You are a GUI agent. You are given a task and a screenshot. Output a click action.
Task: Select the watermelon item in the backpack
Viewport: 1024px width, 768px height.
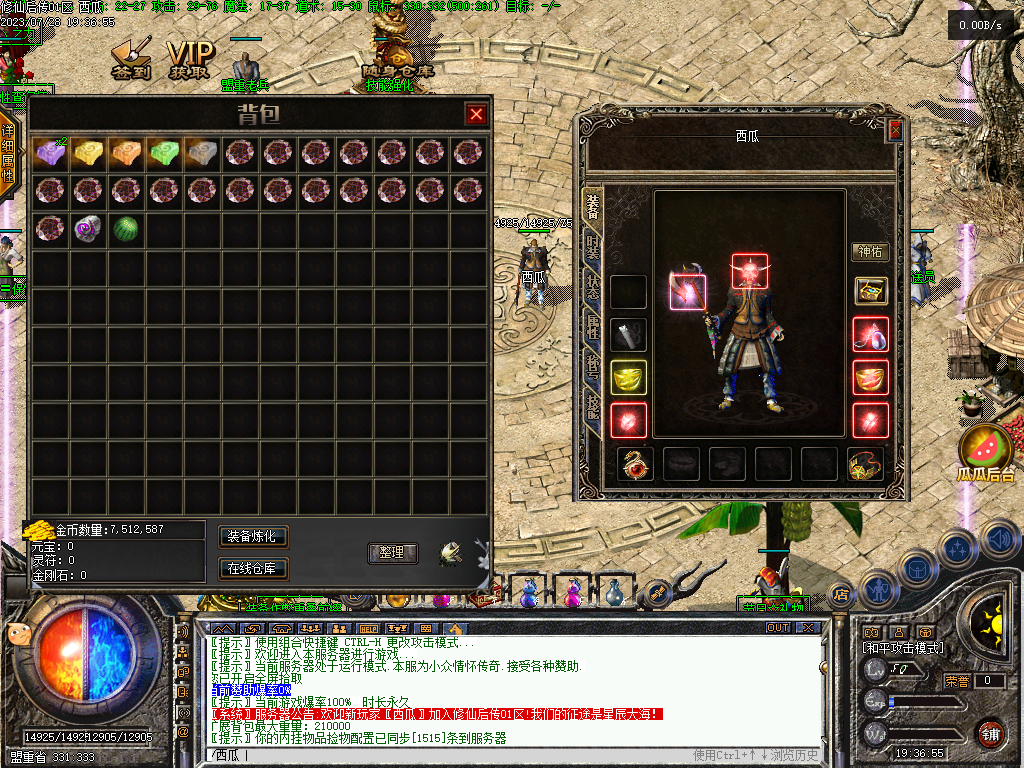(x=125, y=228)
